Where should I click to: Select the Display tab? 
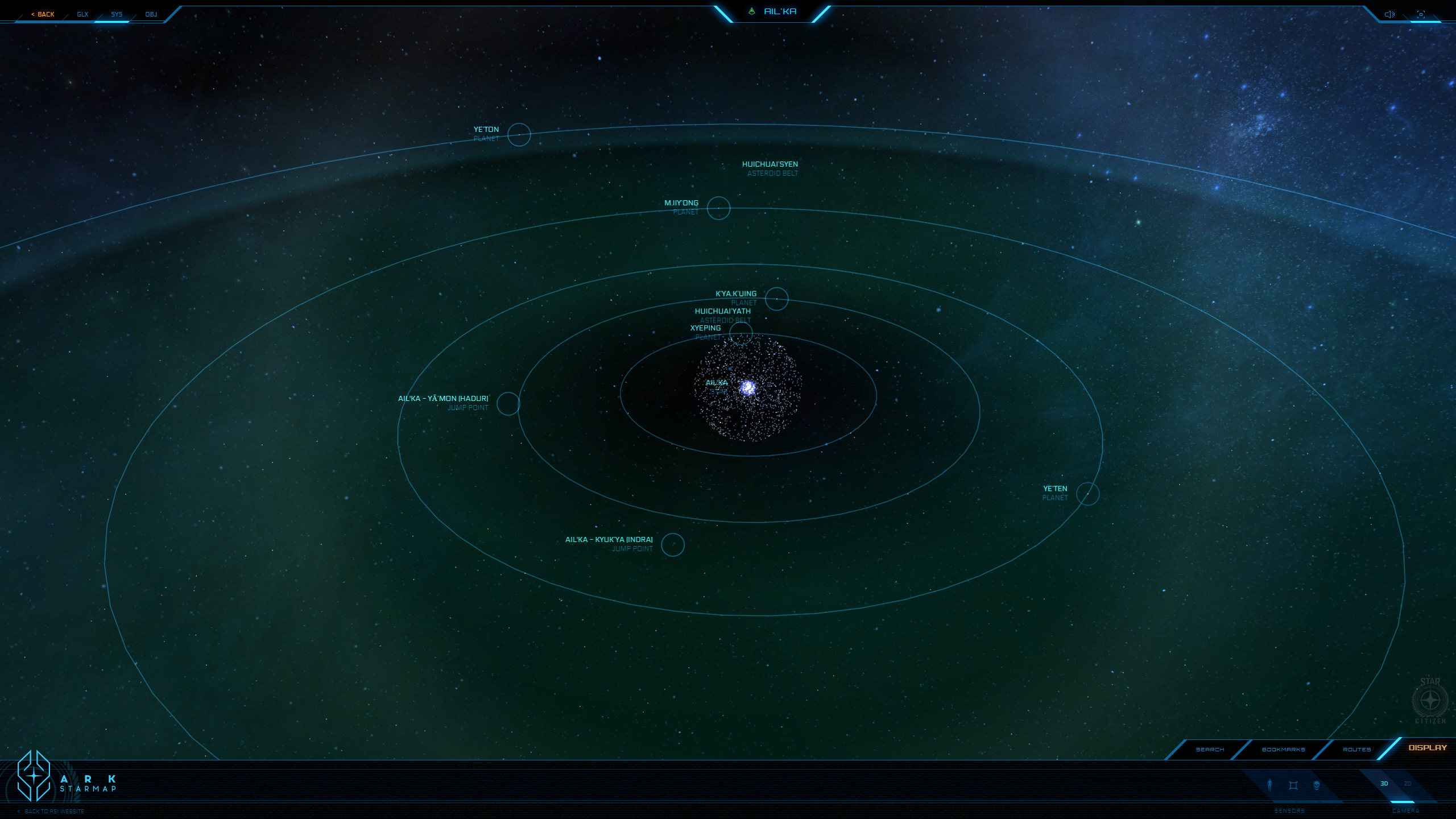1427,748
